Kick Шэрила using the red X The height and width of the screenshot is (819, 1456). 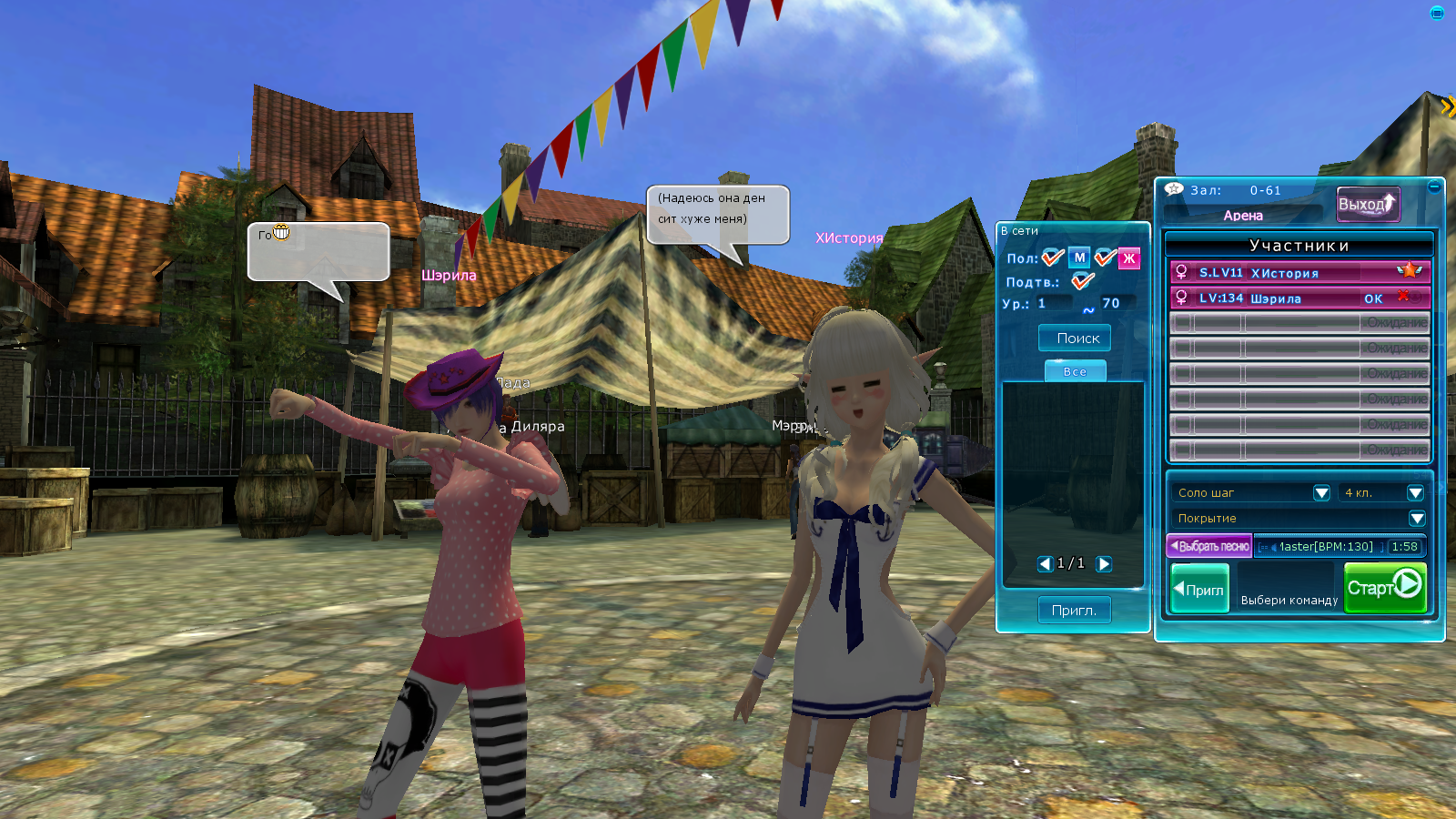coord(1404,297)
